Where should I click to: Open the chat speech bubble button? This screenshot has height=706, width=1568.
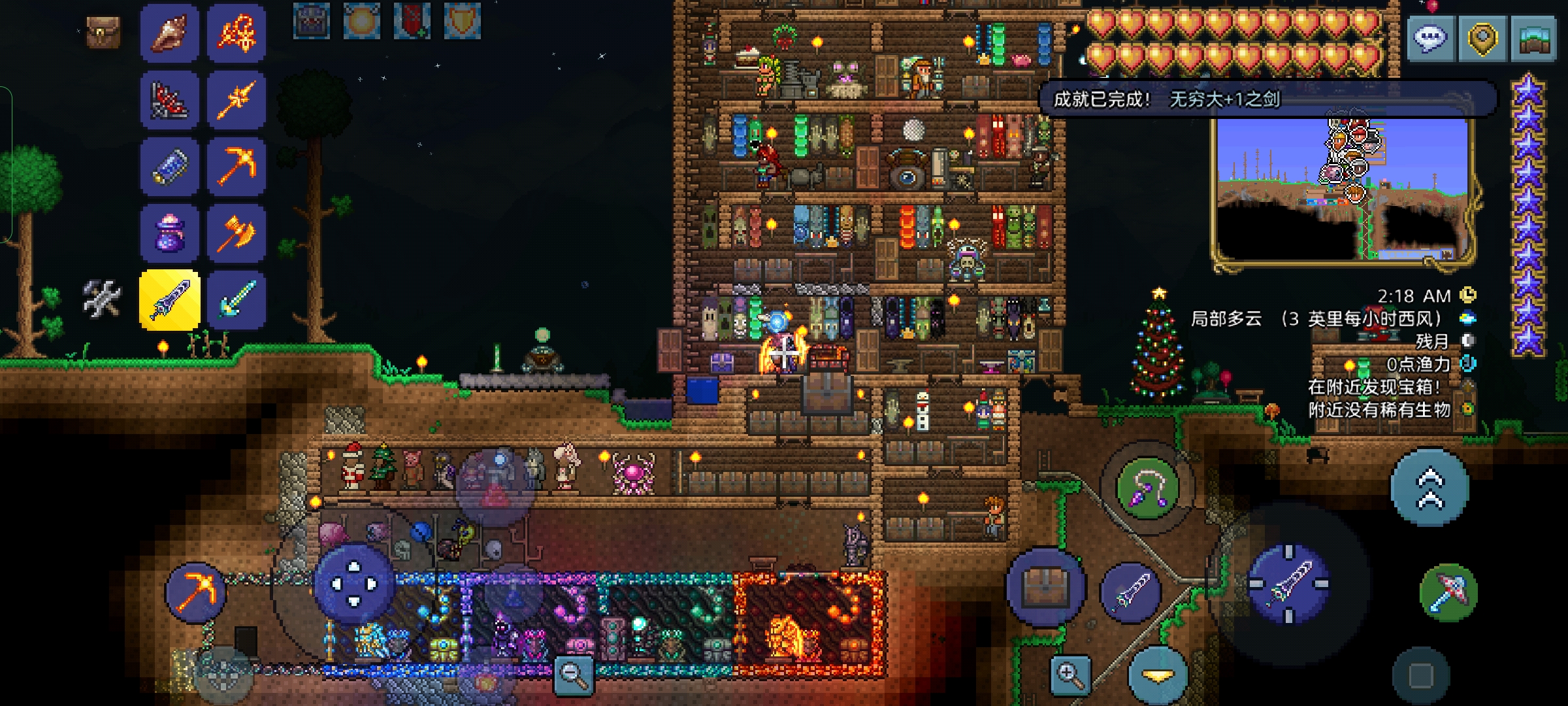click(x=1430, y=39)
